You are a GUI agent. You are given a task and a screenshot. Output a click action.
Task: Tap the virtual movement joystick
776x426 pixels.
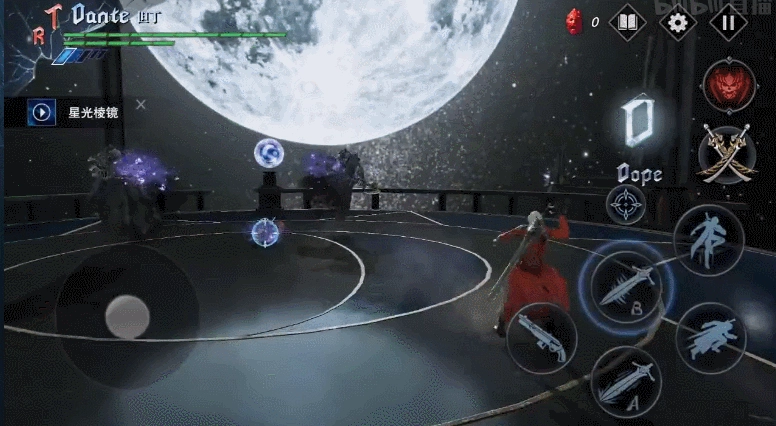click(x=127, y=316)
